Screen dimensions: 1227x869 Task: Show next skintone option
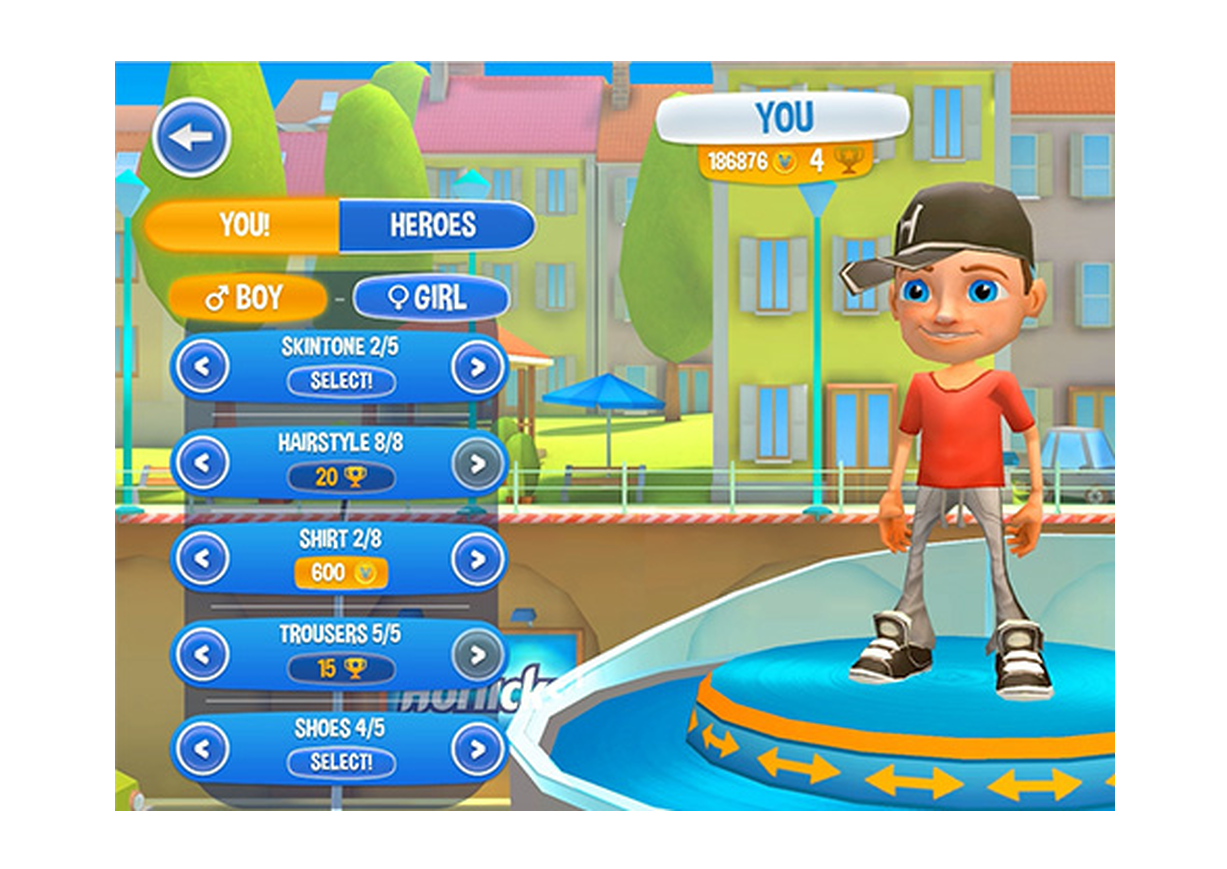pyautogui.click(x=477, y=368)
